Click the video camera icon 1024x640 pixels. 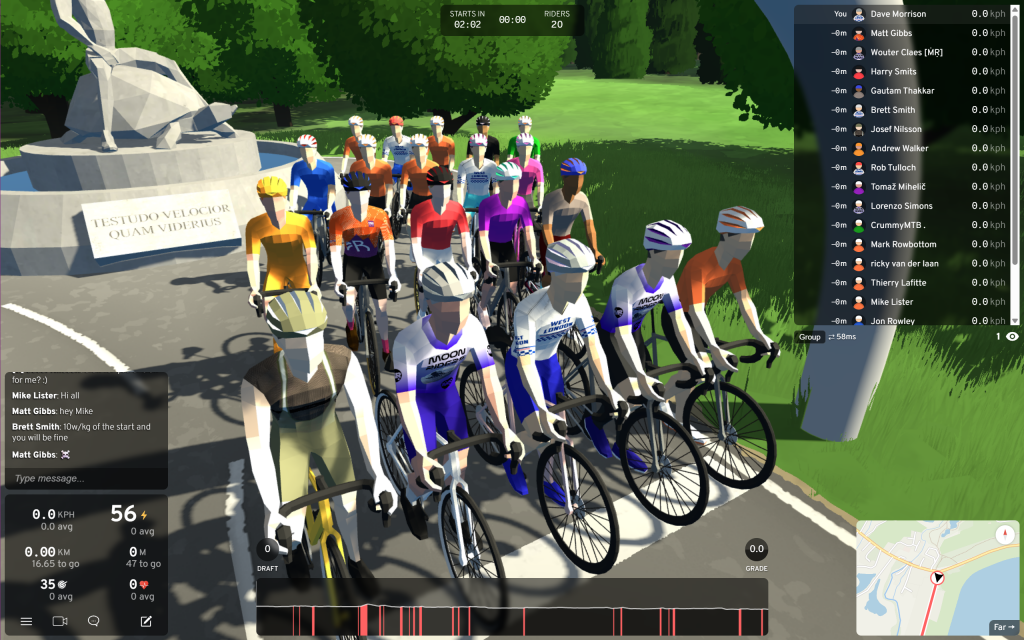click(60, 621)
